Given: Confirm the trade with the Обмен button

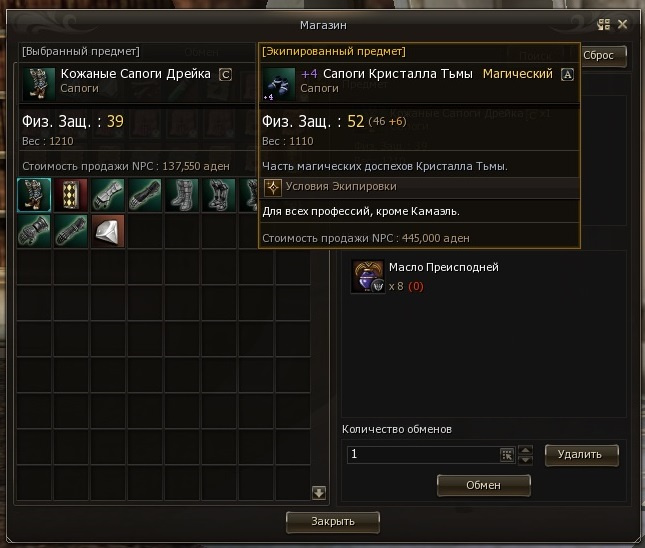Looking at the screenshot, I should 483,484.
